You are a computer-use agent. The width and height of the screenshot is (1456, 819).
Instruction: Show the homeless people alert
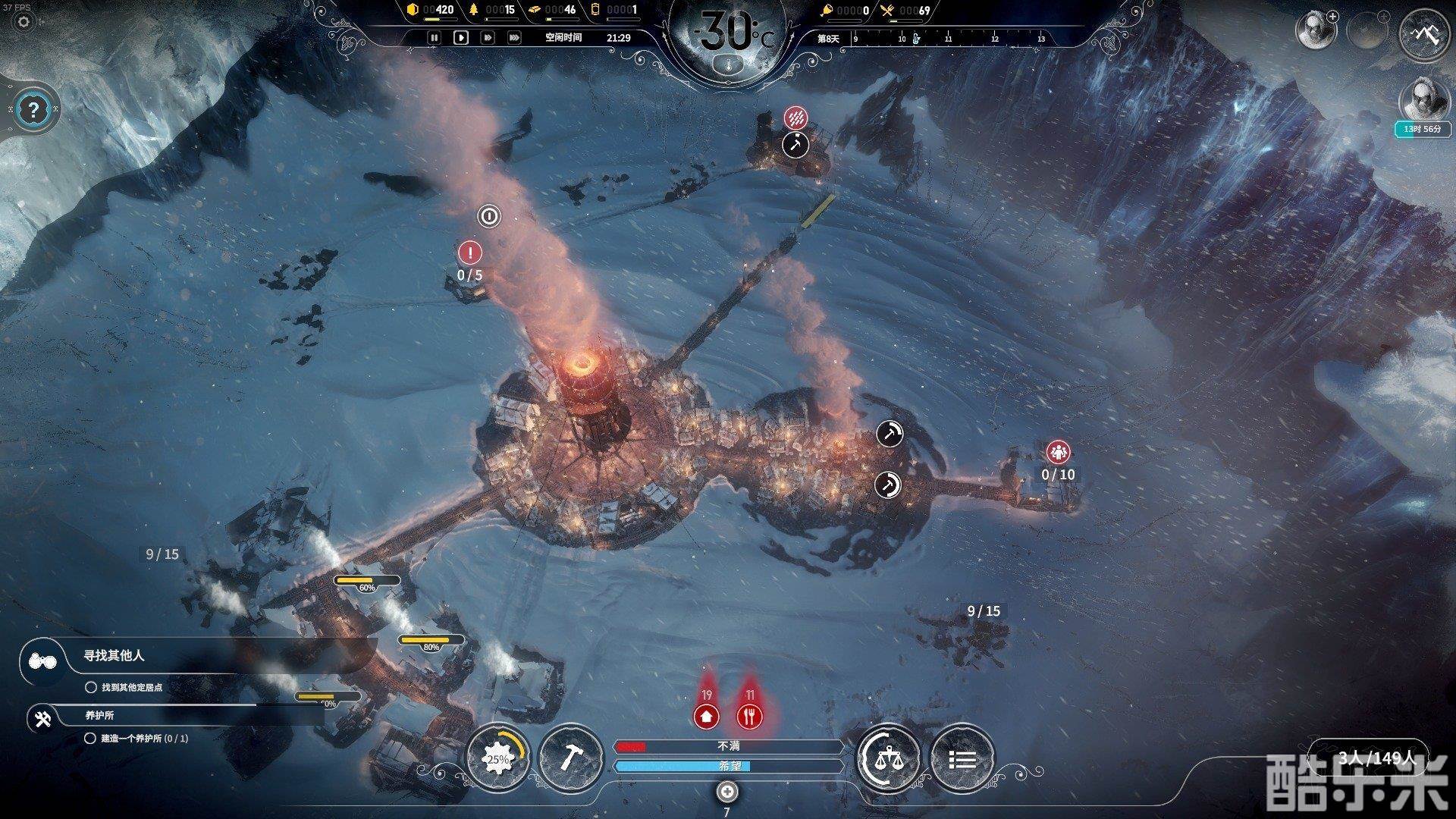pyautogui.click(x=707, y=715)
